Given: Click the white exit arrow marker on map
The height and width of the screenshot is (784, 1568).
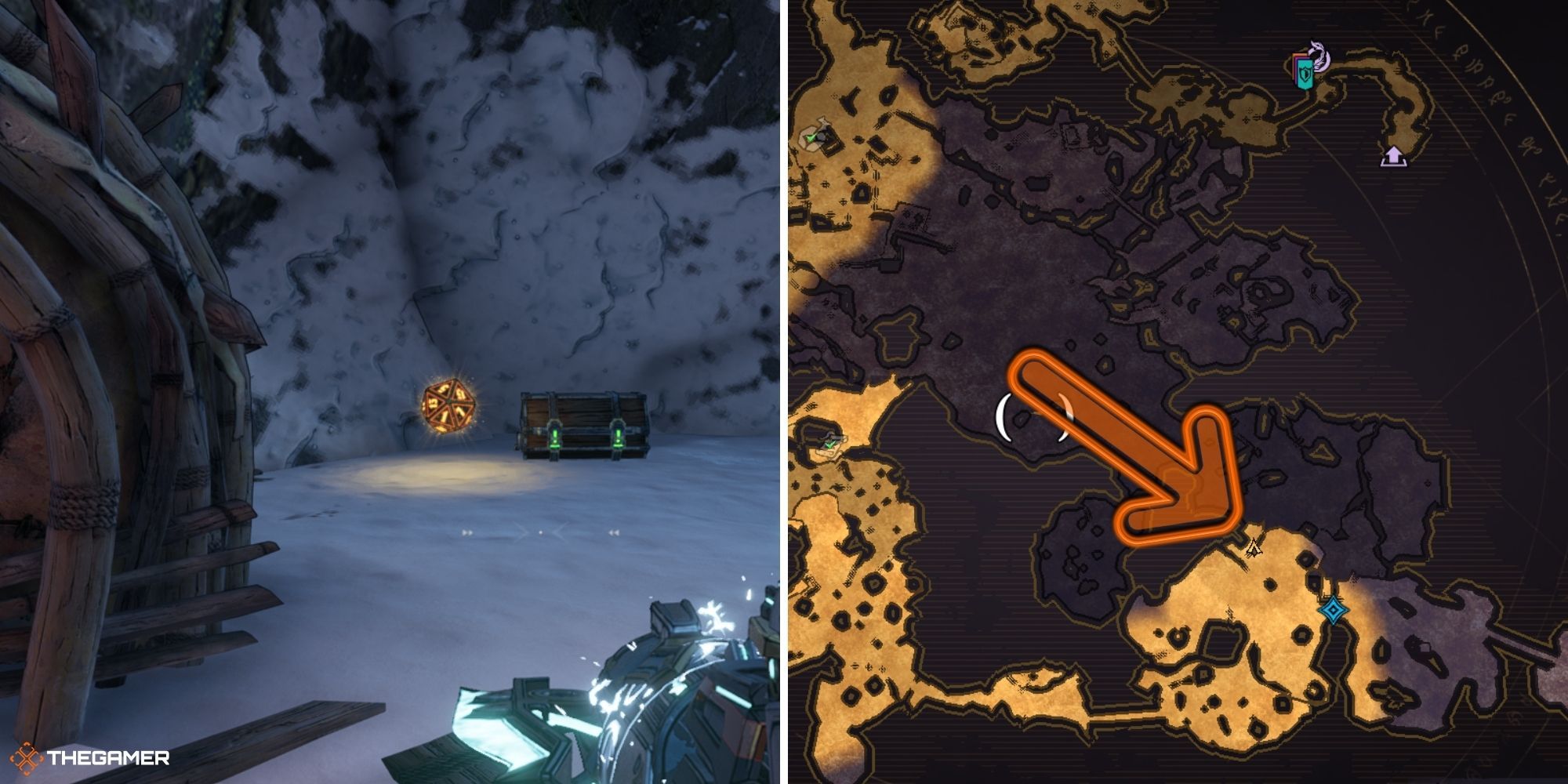Looking at the screenshot, I should click(x=1394, y=158).
